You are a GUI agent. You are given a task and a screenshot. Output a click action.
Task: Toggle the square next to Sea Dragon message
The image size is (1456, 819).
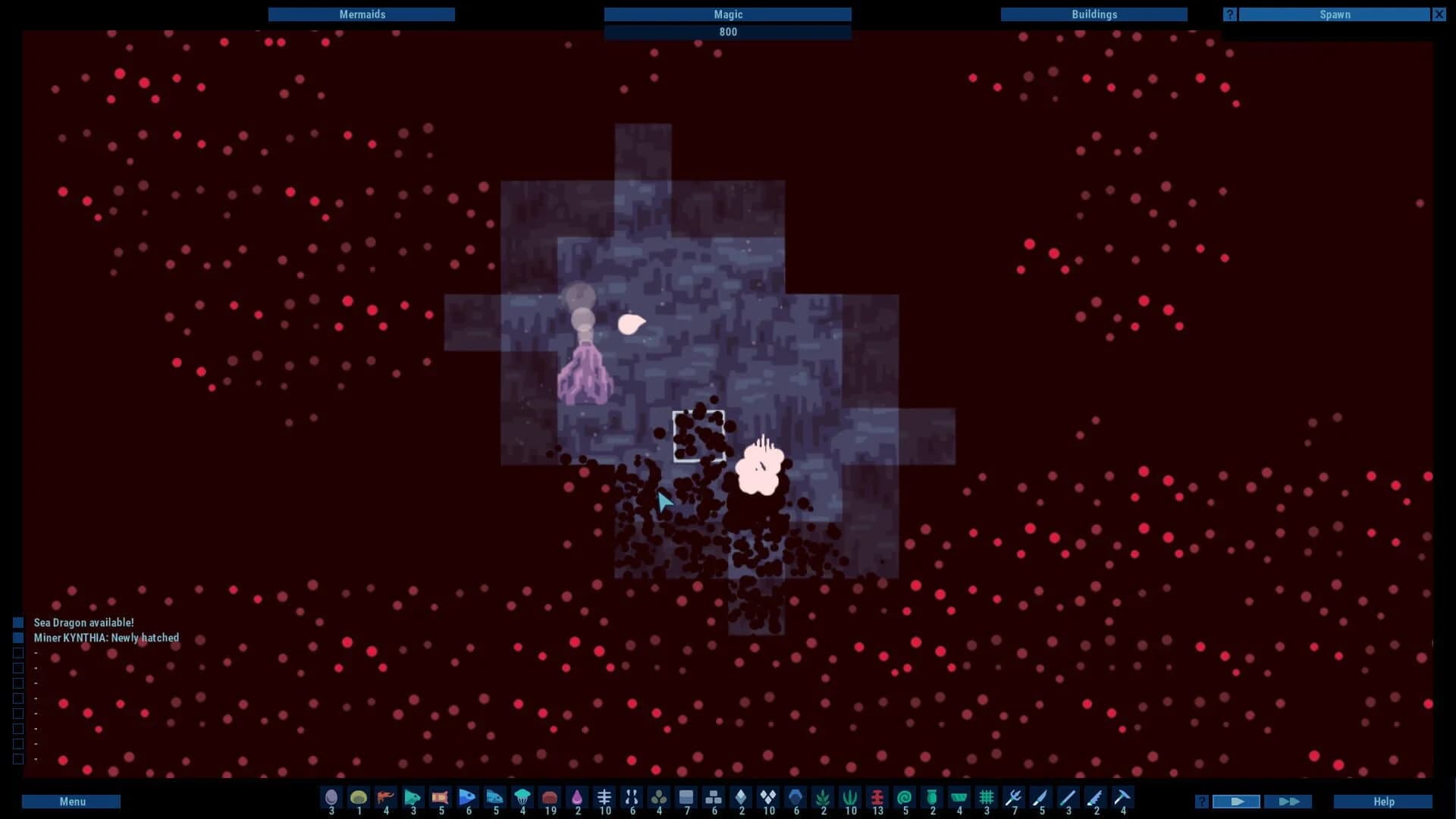pyautogui.click(x=17, y=623)
